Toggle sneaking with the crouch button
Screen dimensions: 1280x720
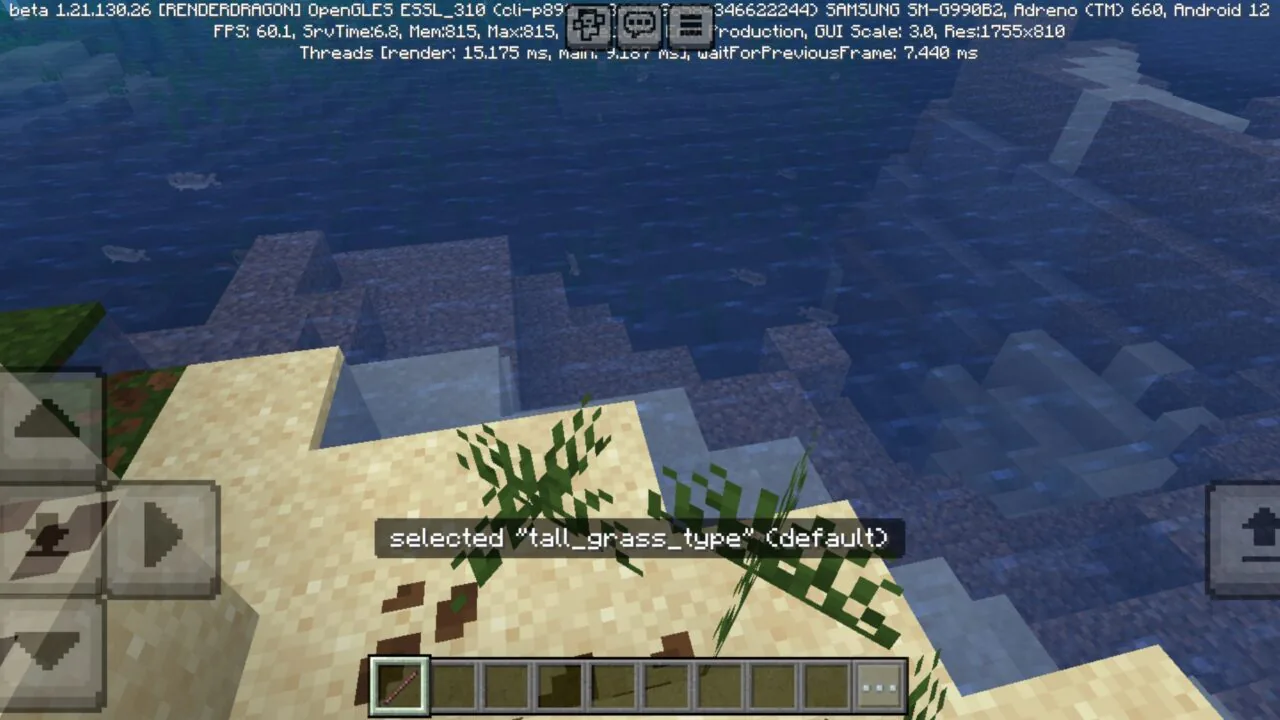tap(48, 537)
